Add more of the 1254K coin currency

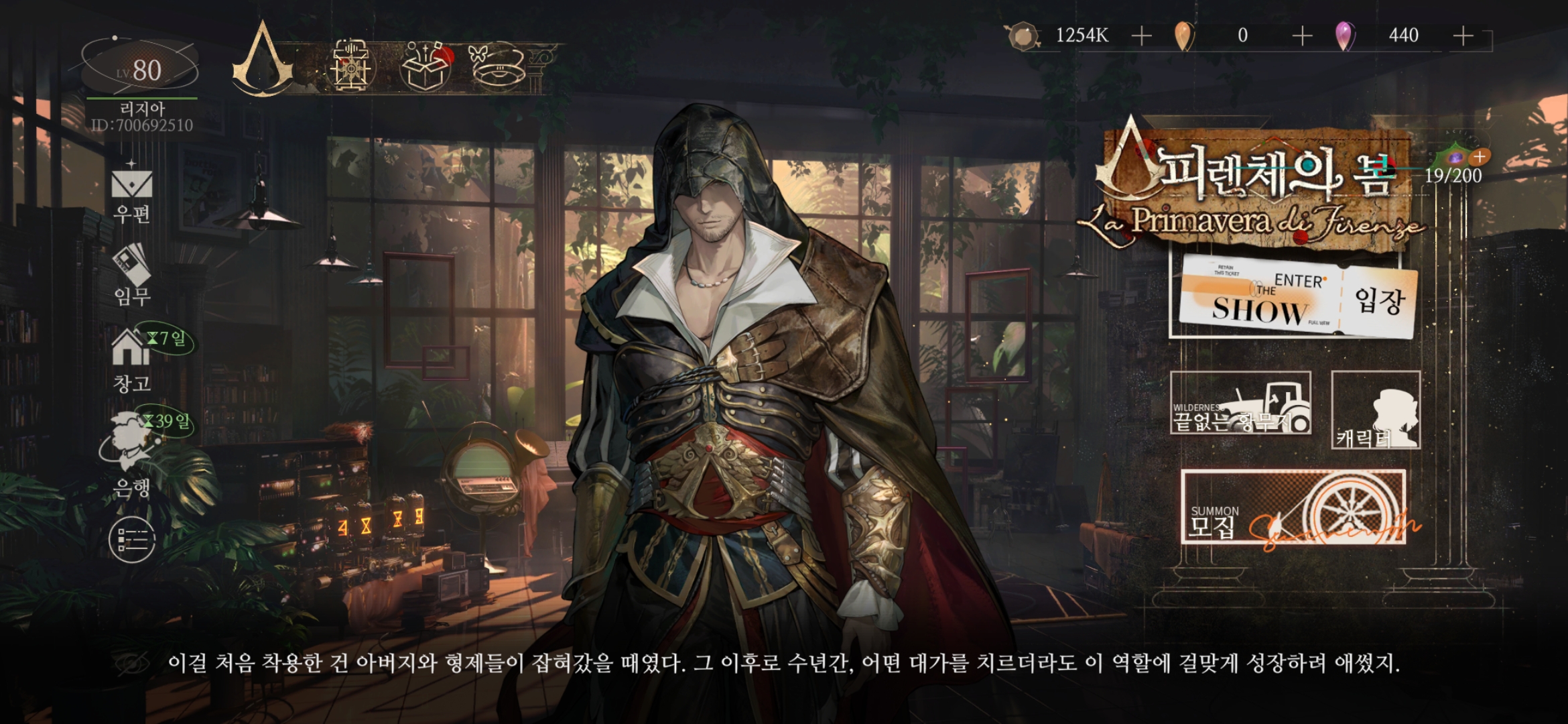(x=1141, y=36)
